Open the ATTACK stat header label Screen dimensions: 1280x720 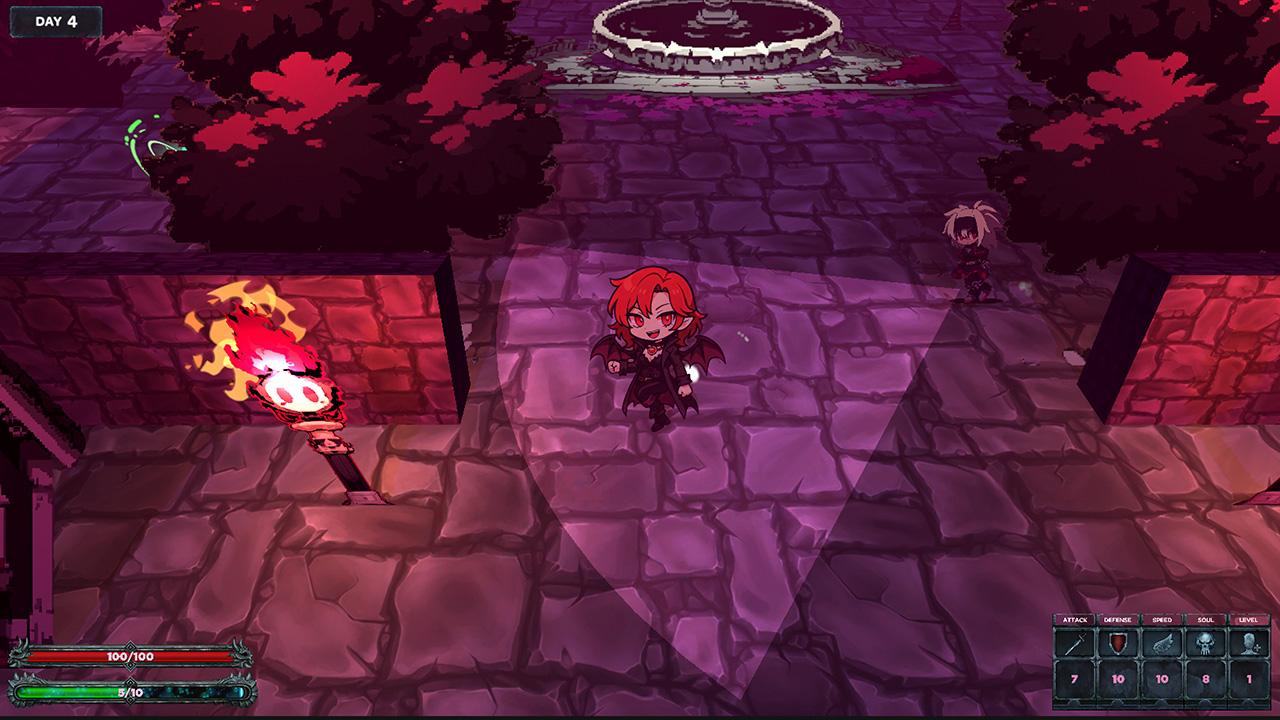[x=1074, y=620]
